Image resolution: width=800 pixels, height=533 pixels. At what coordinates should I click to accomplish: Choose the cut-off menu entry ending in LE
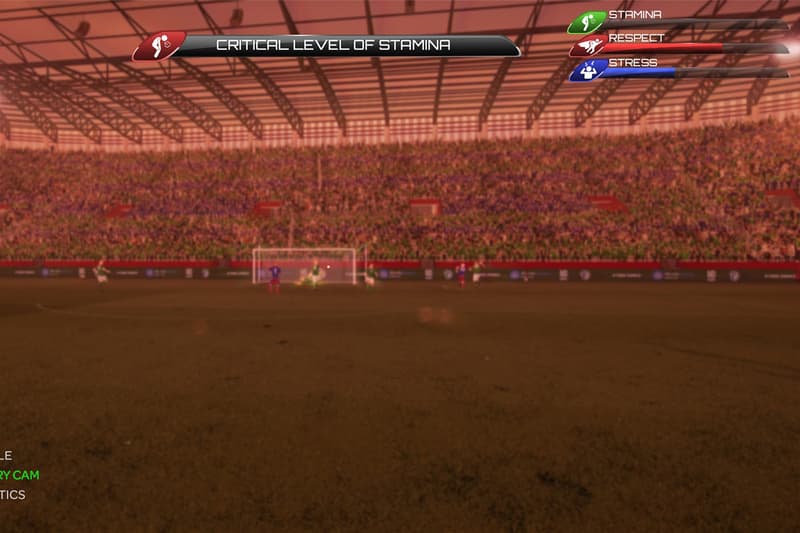(7, 456)
